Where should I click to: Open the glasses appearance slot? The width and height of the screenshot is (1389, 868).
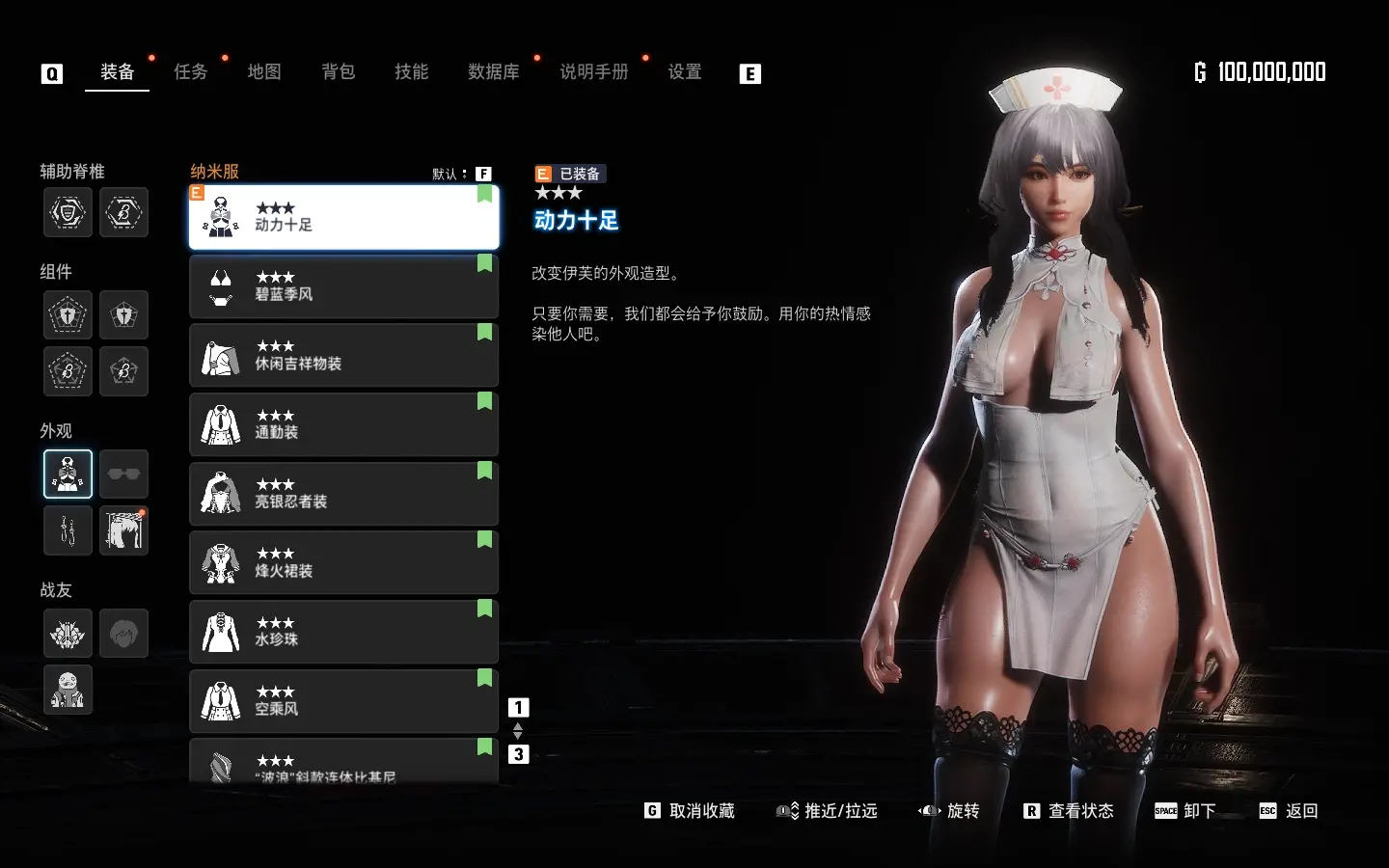point(123,474)
